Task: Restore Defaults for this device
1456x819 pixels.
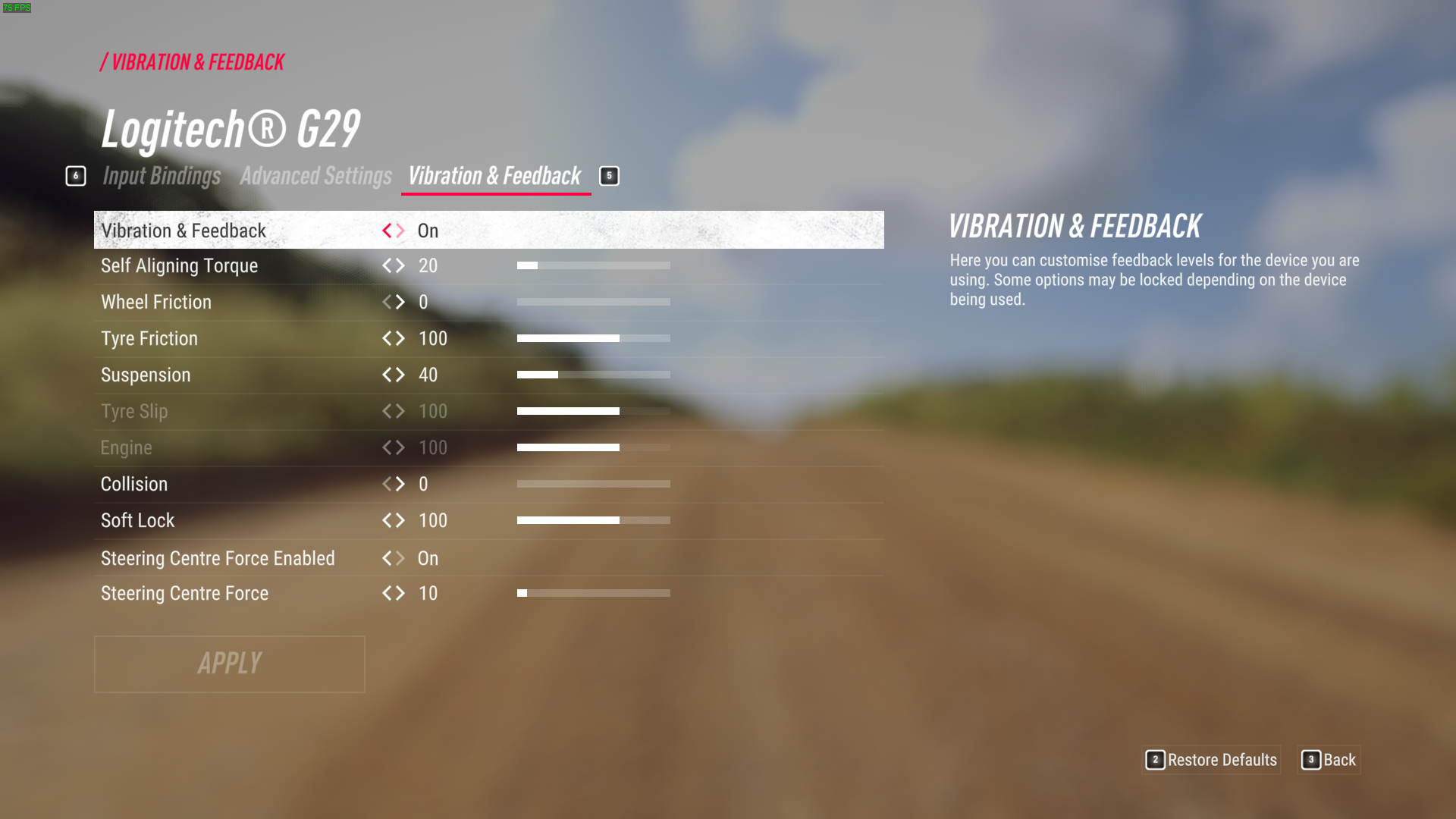Action: pyautogui.click(x=1212, y=760)
